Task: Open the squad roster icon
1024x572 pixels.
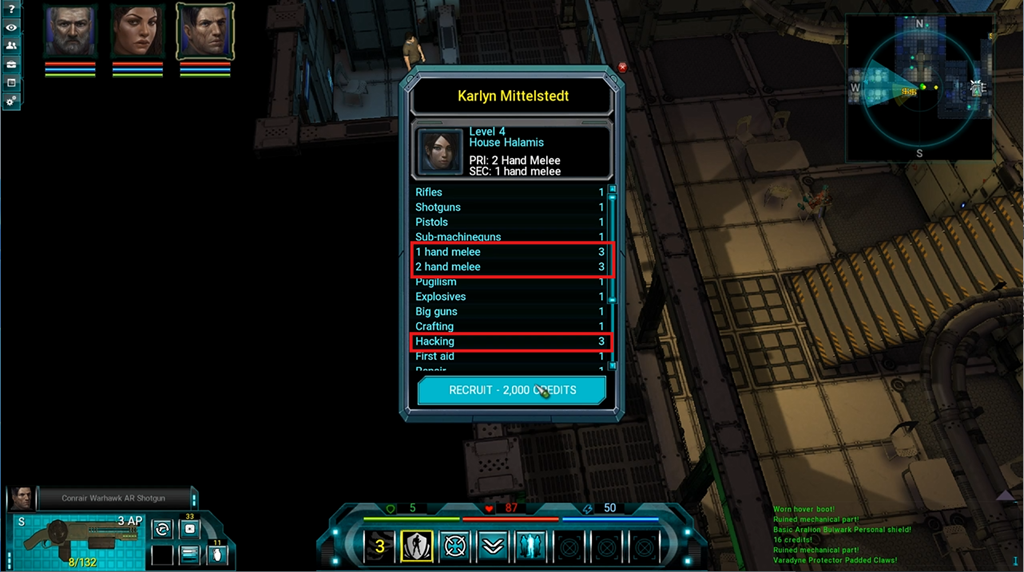Action: [11, 46]
